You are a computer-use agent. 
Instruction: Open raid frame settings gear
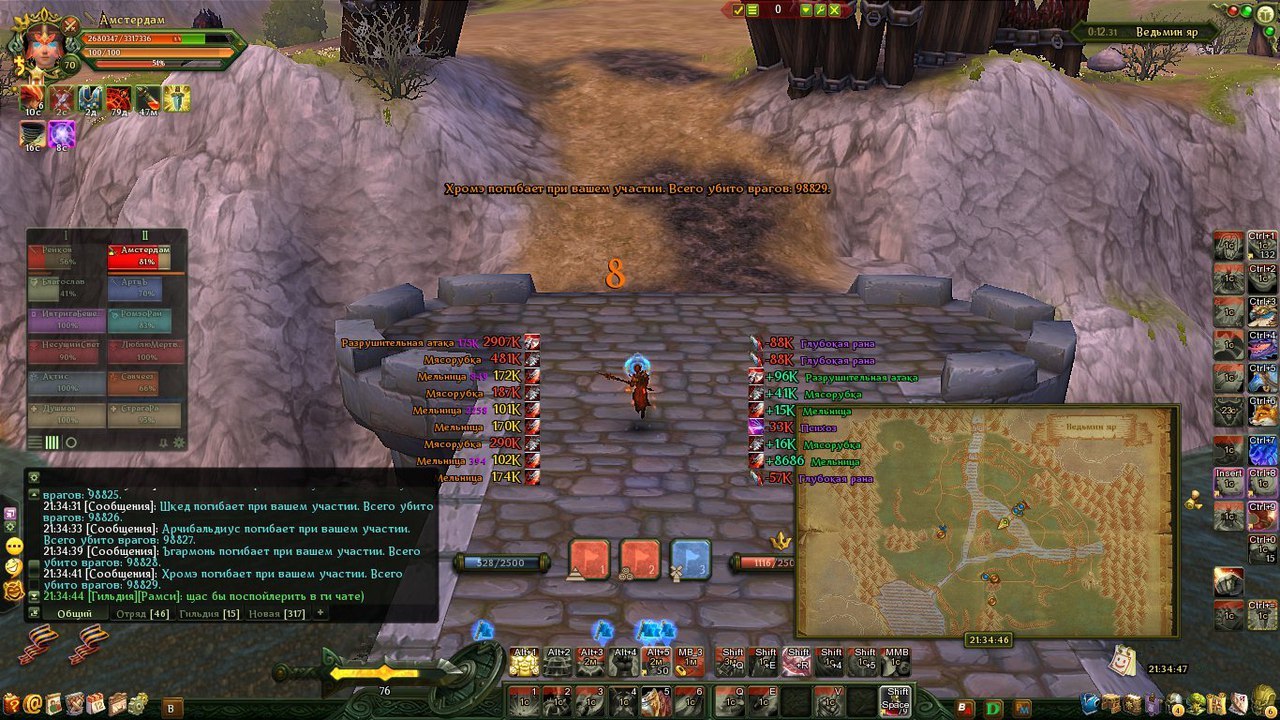179,442
